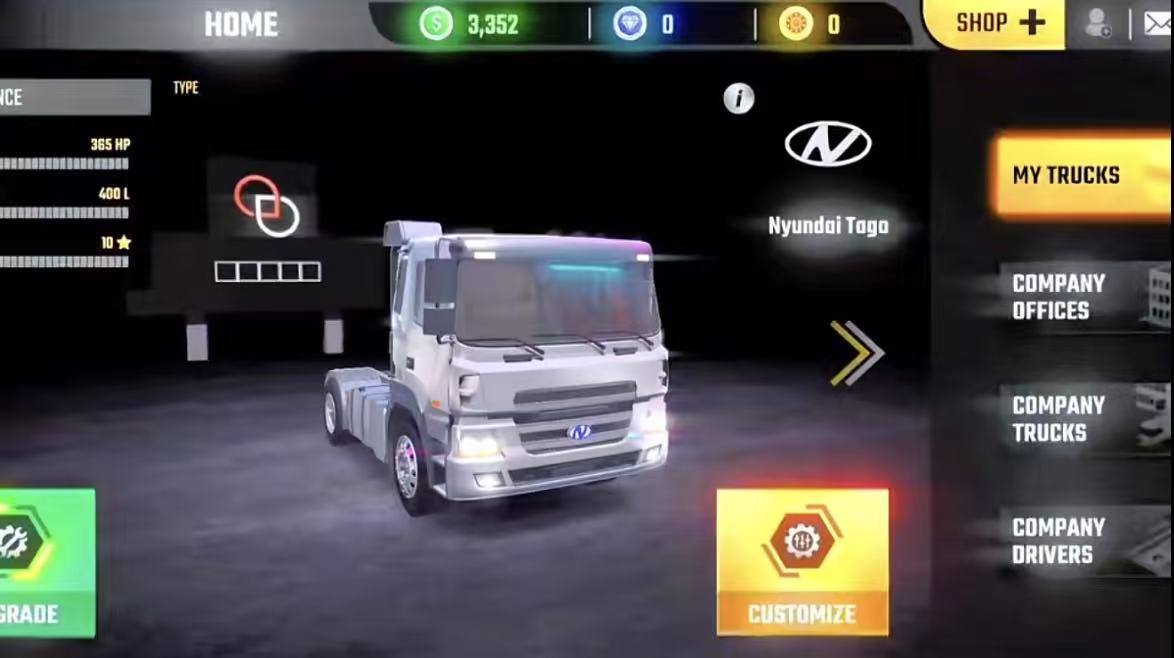
Task: Open truck info with the i icon
Action: (738, 98)
